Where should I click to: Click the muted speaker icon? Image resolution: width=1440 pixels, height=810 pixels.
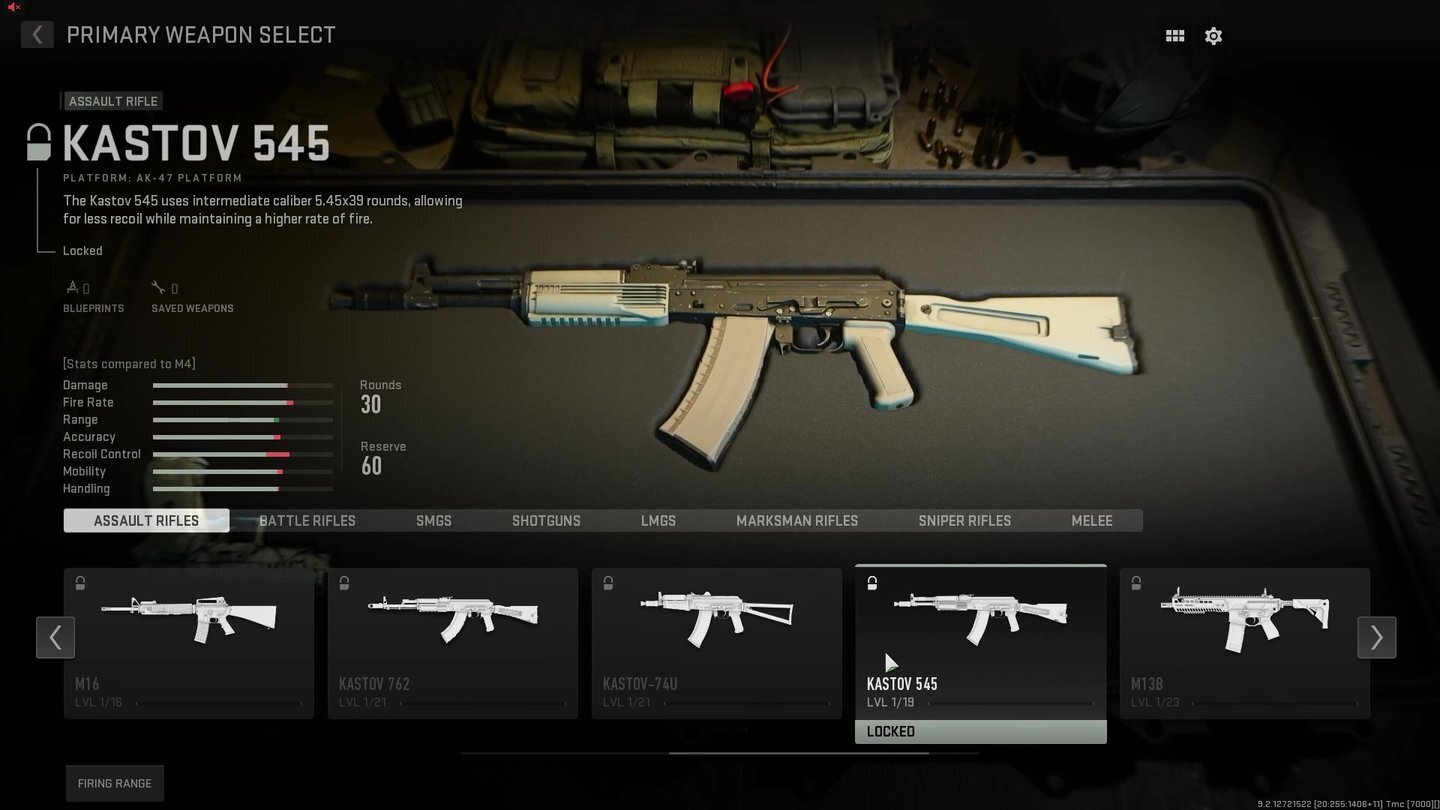coord(13,7)
